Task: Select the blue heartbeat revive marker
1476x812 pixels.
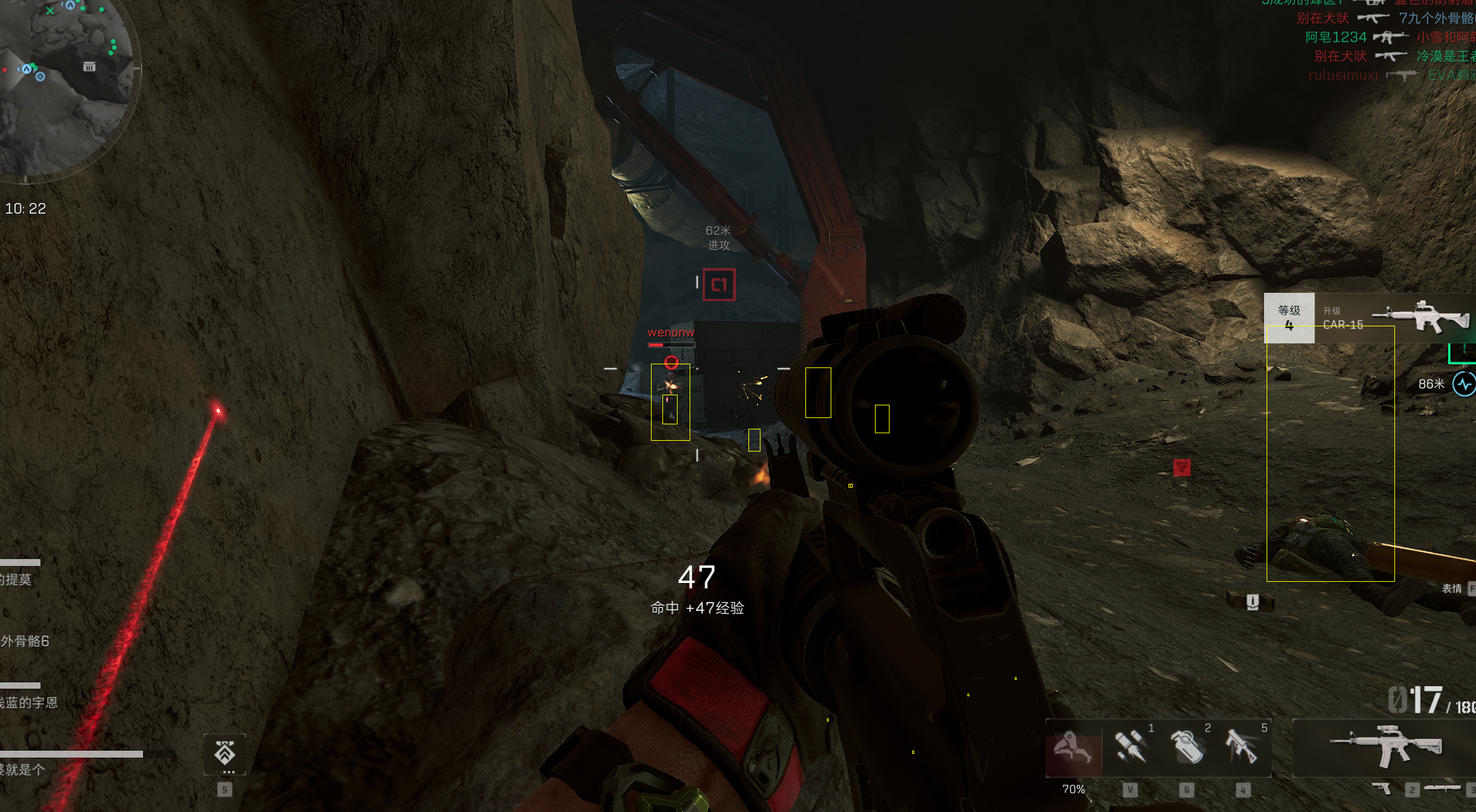Action: [x=1464, y=384]
